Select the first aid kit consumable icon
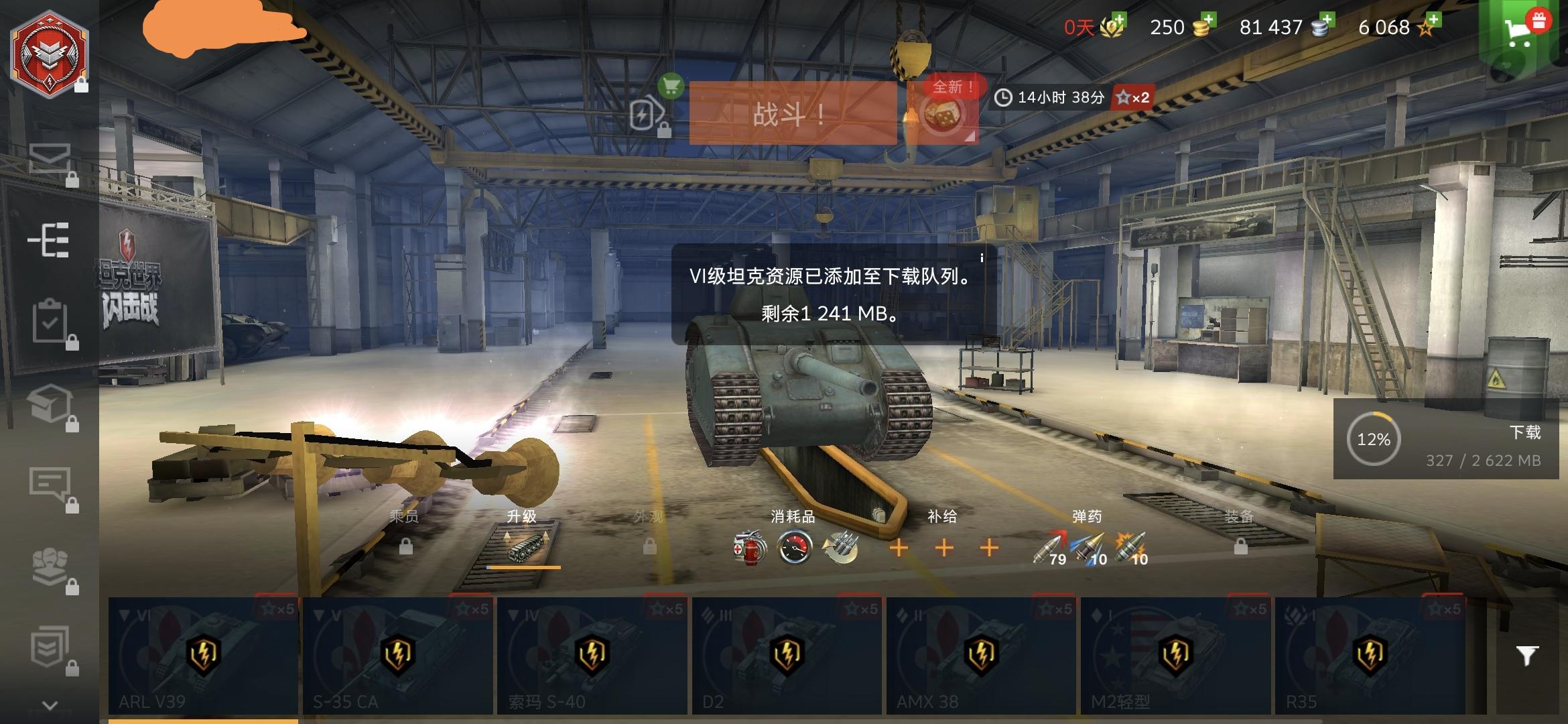 tap(748, 548)
